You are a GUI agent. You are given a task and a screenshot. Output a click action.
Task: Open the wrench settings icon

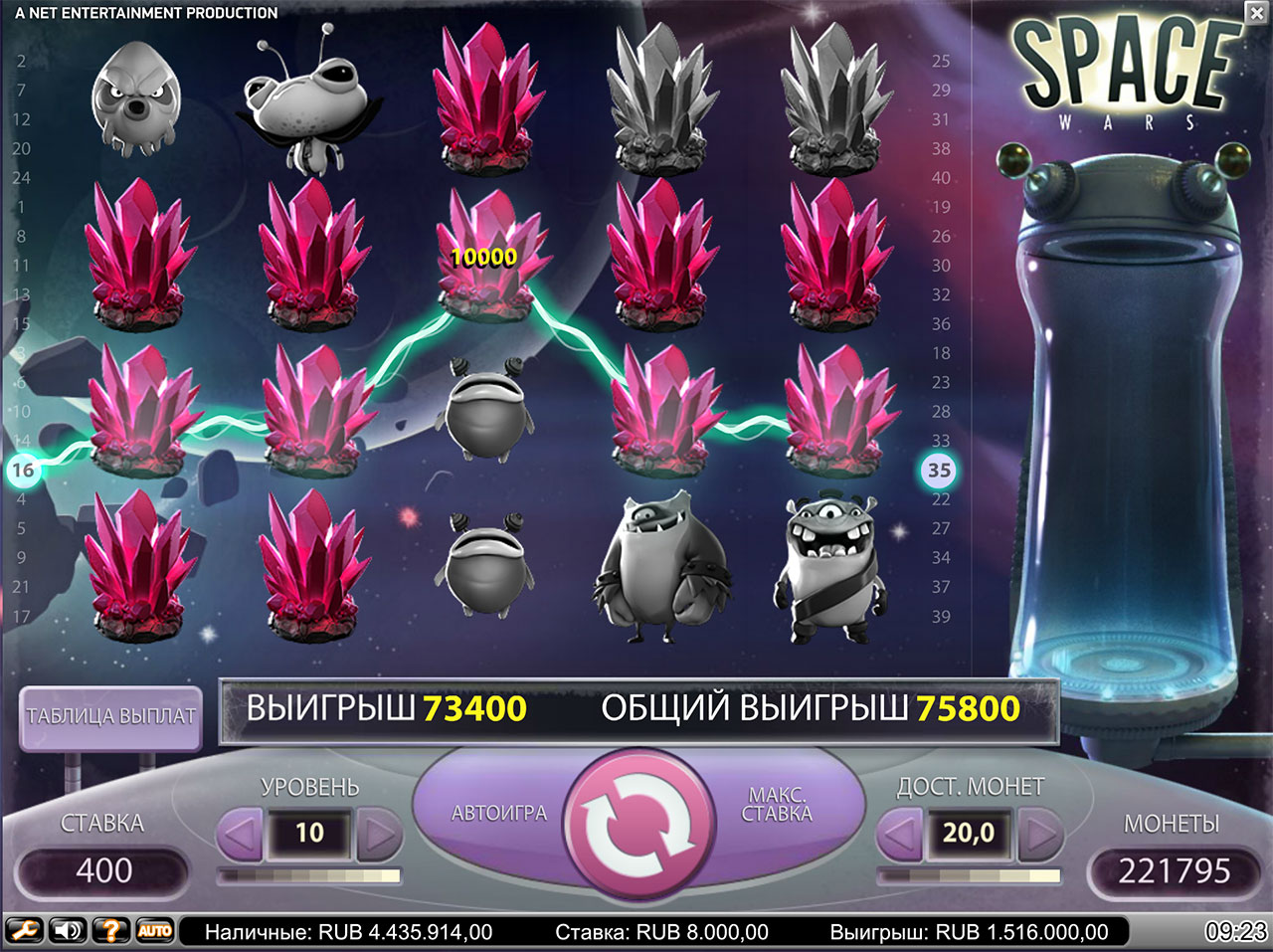click(x=24, y=931)
